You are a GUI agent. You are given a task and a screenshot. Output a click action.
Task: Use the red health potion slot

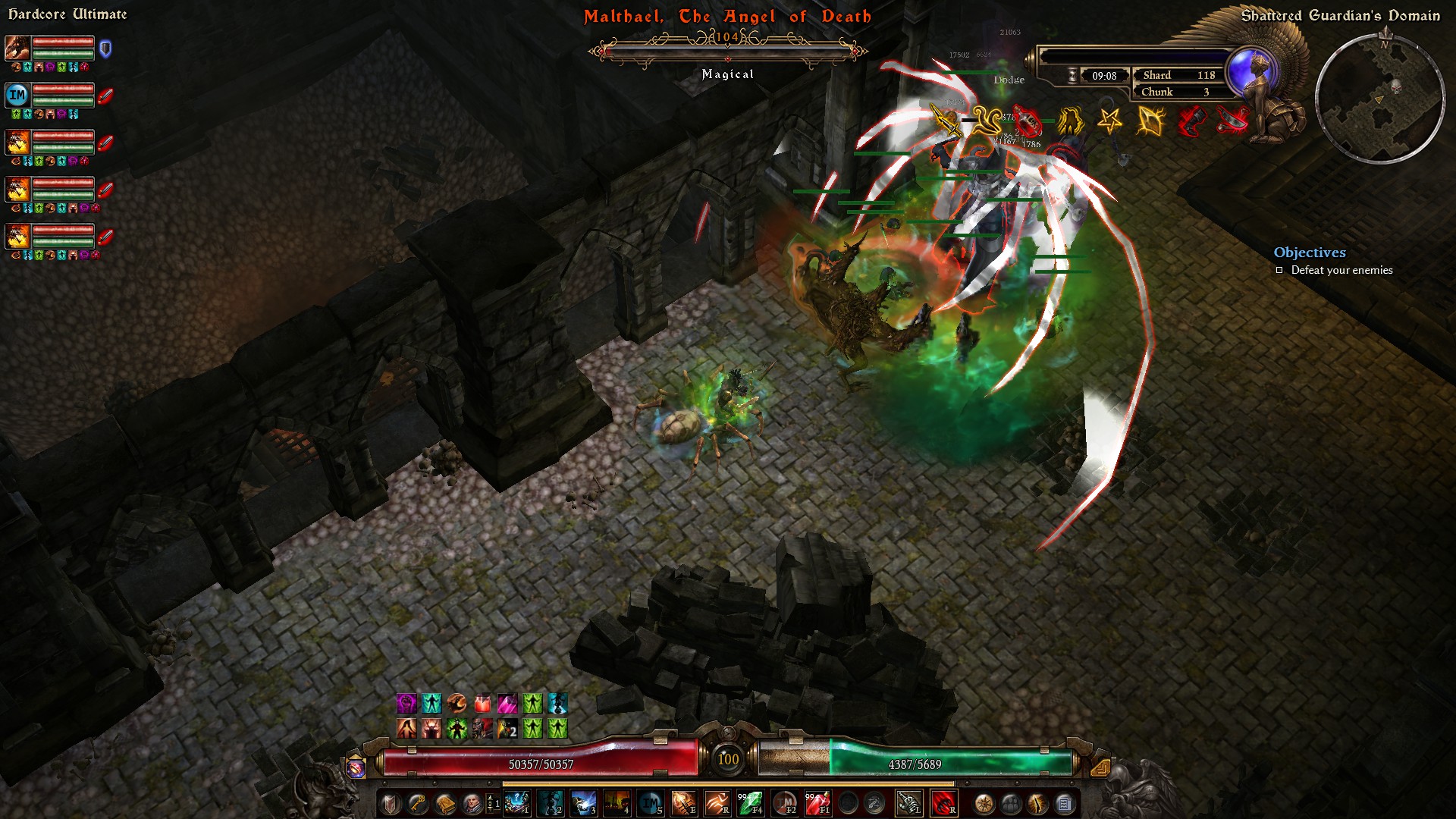coord(817,803)
